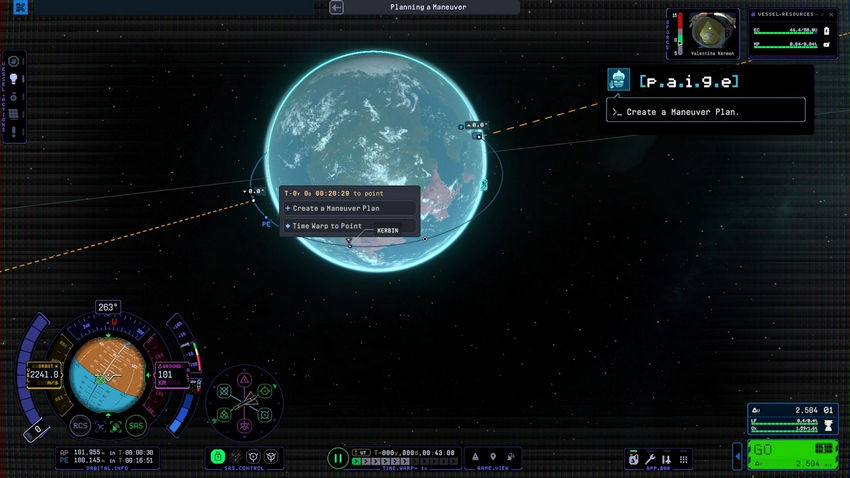850x478 pixels.
Task: Pause the game with the pause button
Action: (x=338, y=458)
